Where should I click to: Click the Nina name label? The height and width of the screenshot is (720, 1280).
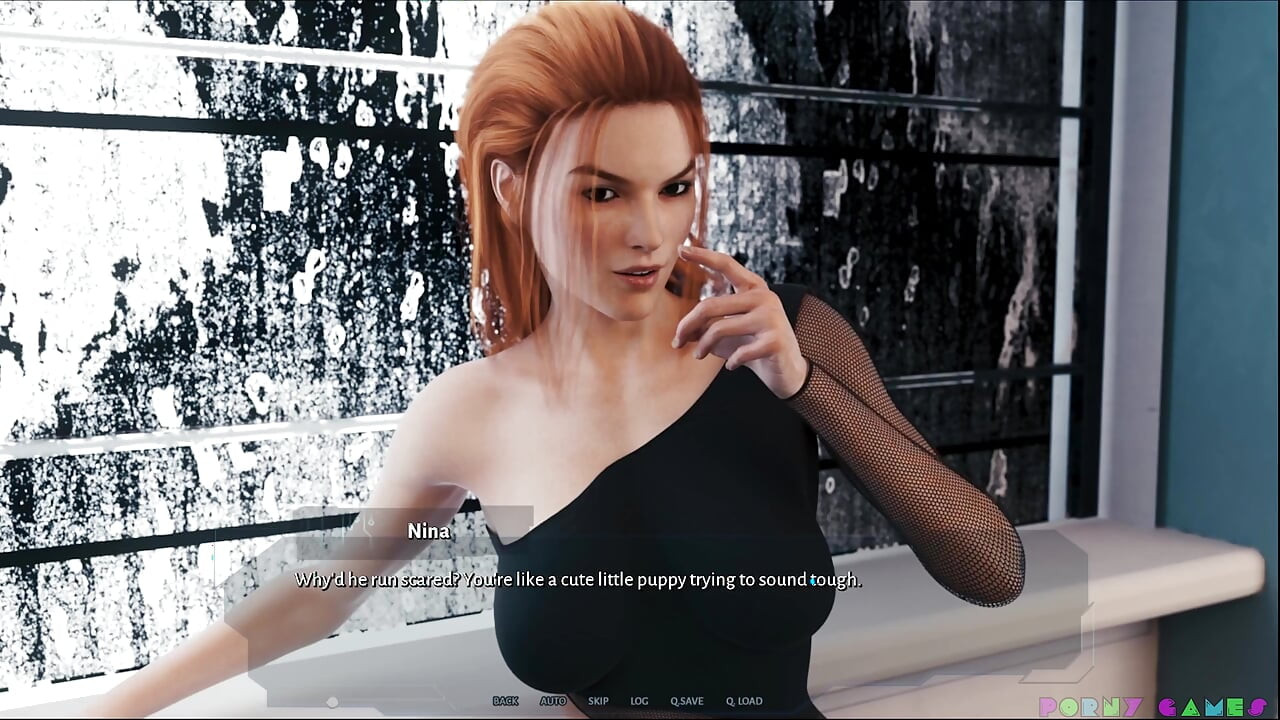[x=429, y=531]
